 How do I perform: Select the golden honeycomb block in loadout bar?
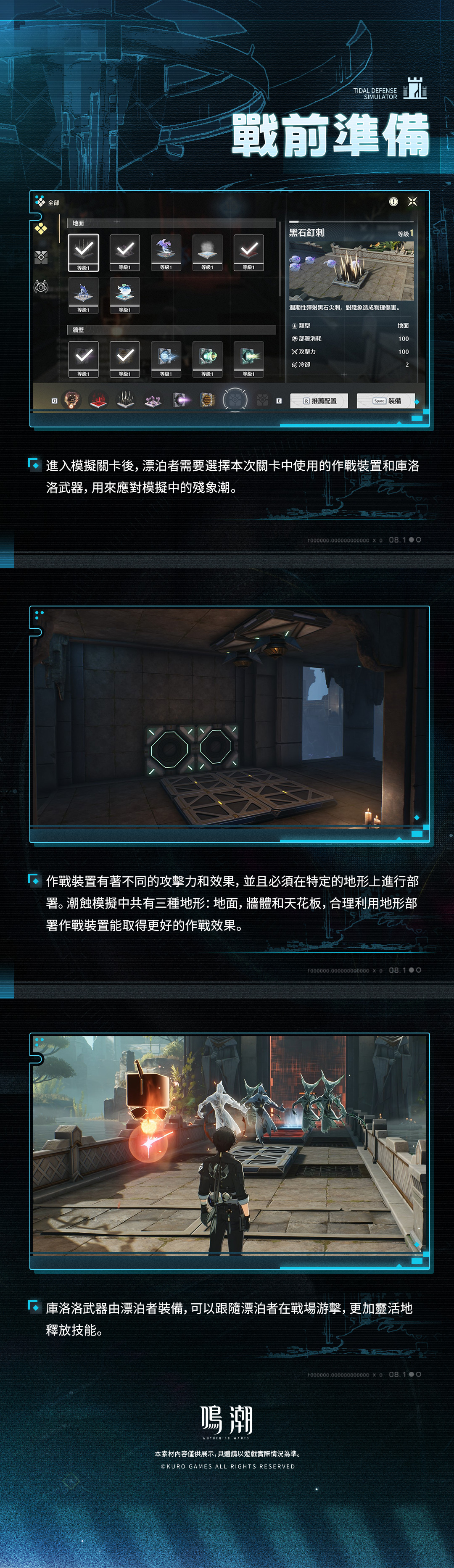click(x=208, y=400)
